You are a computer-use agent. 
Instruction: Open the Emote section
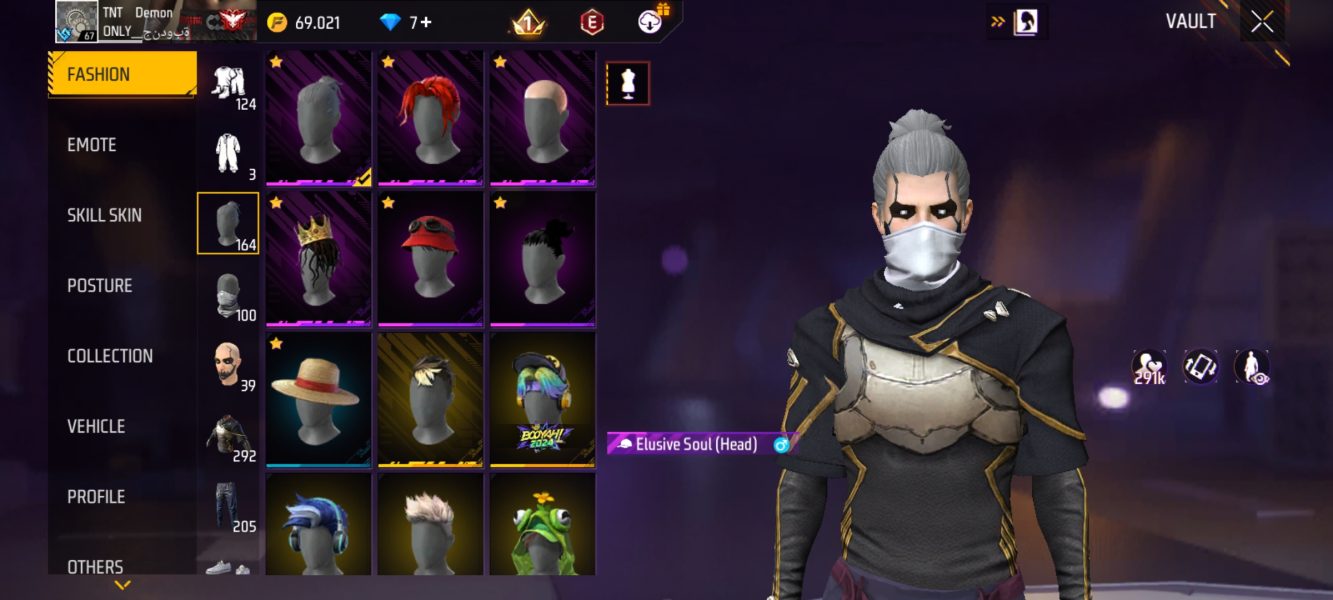point(92,145)
